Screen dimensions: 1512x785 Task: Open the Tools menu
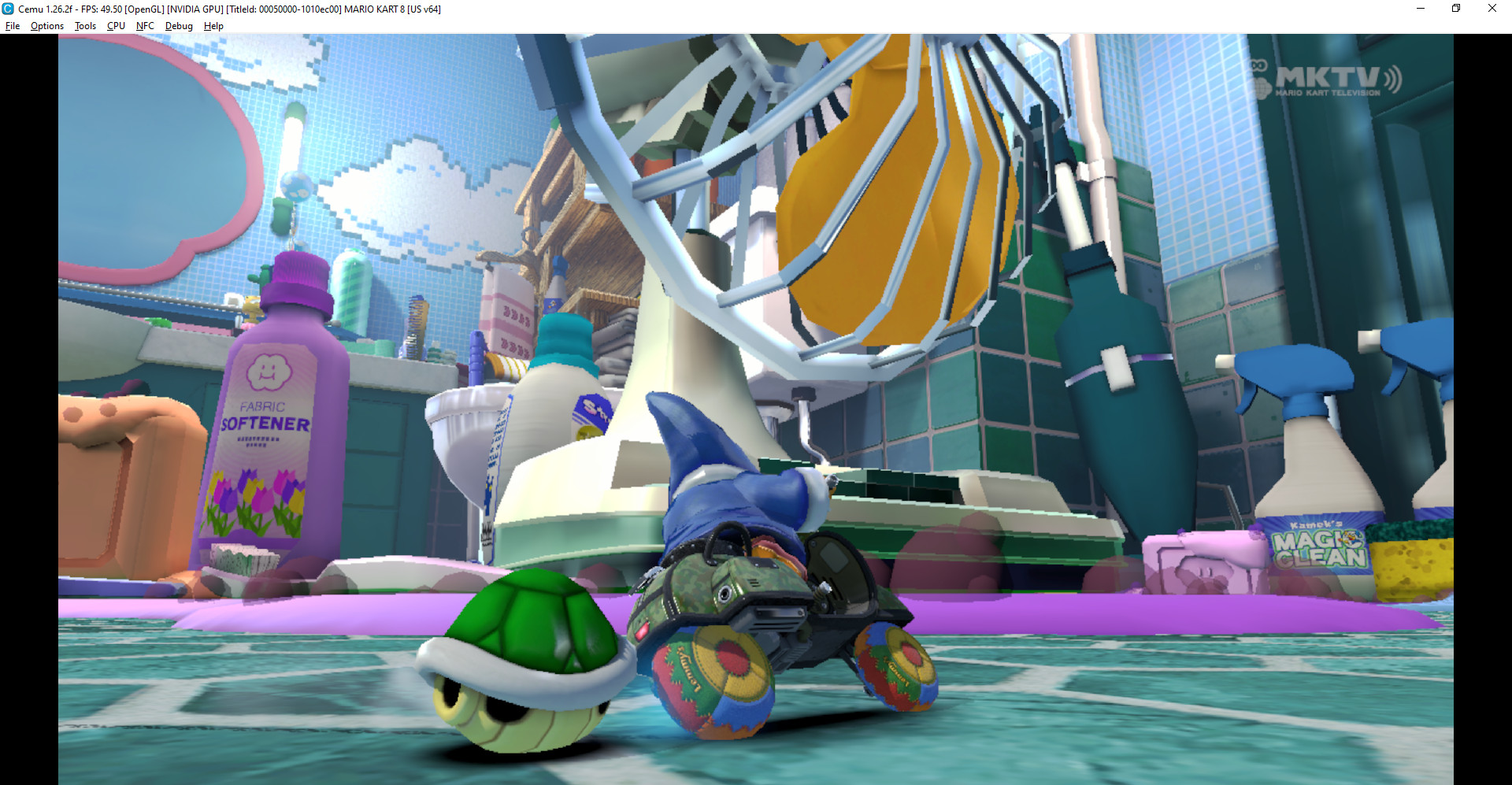(83, 25)
